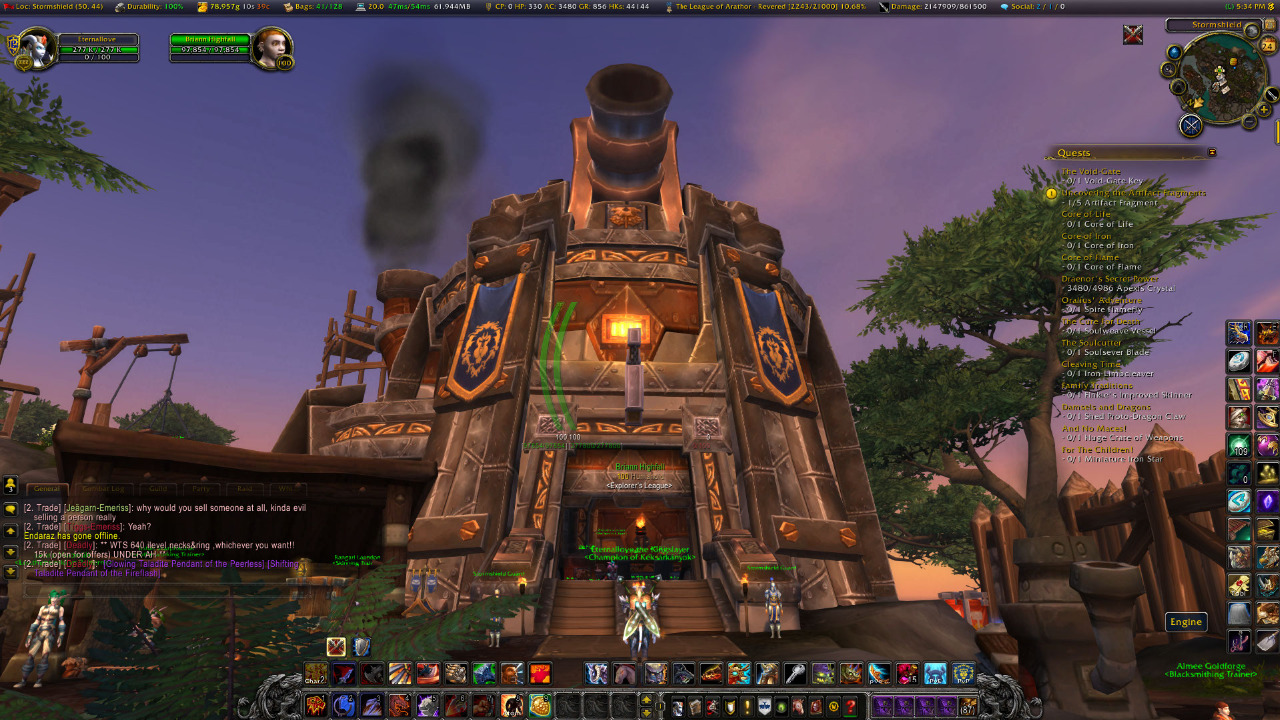Open the Combat Log chat tab
The width and height of the screenshot is (1280, 720).
102,489
